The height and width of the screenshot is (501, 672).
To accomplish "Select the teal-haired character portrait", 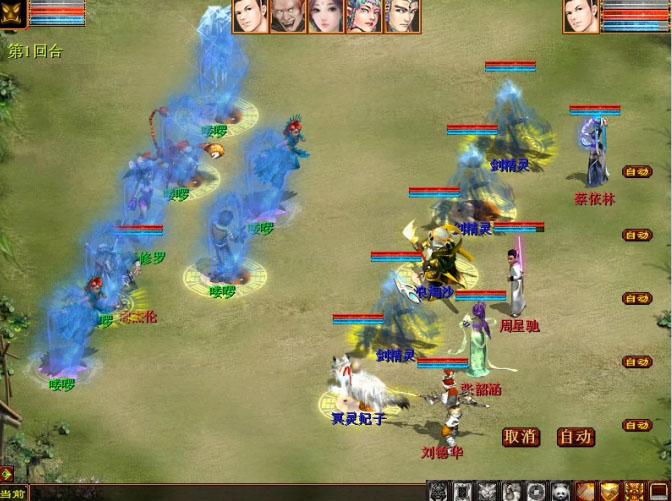I will (x=363, y=17).
